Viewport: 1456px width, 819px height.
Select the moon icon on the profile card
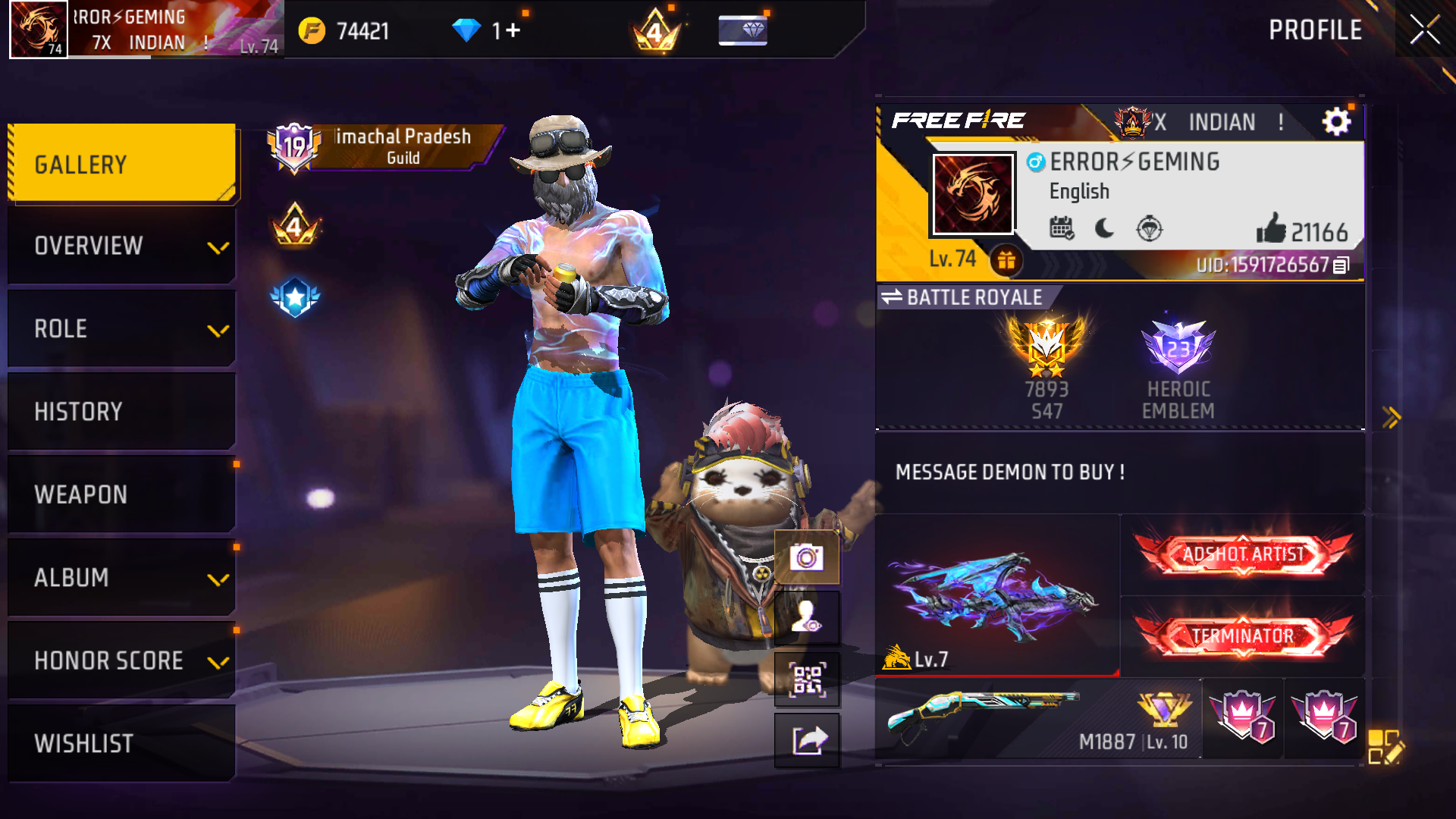click(1104, 229)
